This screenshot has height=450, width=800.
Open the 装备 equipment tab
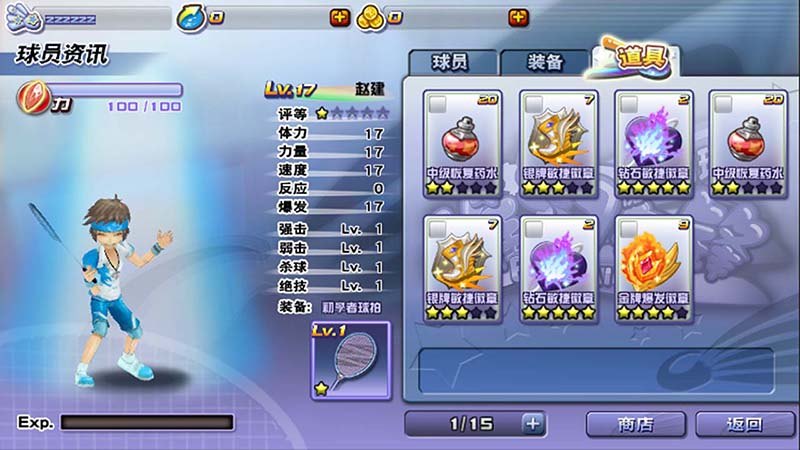tap(544, 62)
